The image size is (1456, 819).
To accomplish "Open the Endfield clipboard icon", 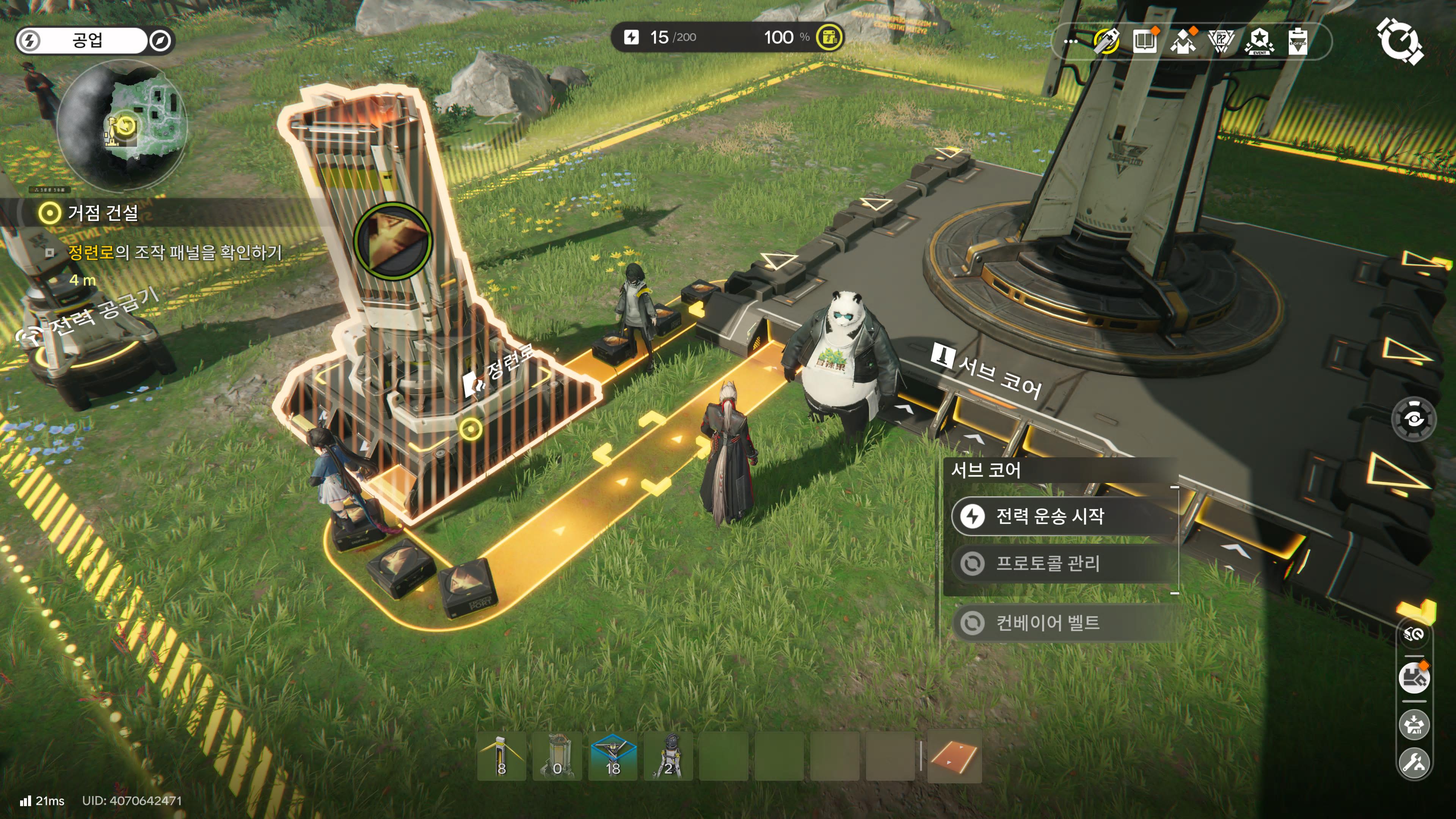I will click(x=1298, y=41).
